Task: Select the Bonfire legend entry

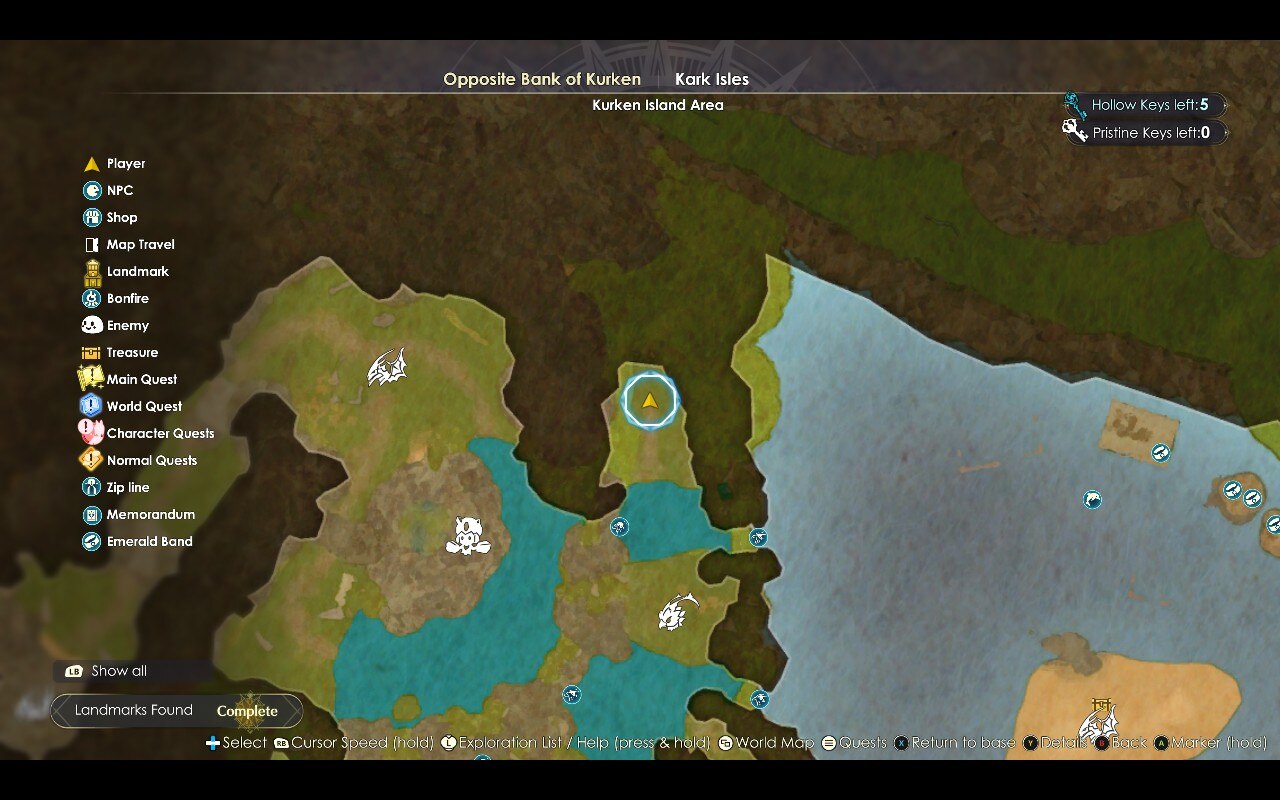Action: 127,298
